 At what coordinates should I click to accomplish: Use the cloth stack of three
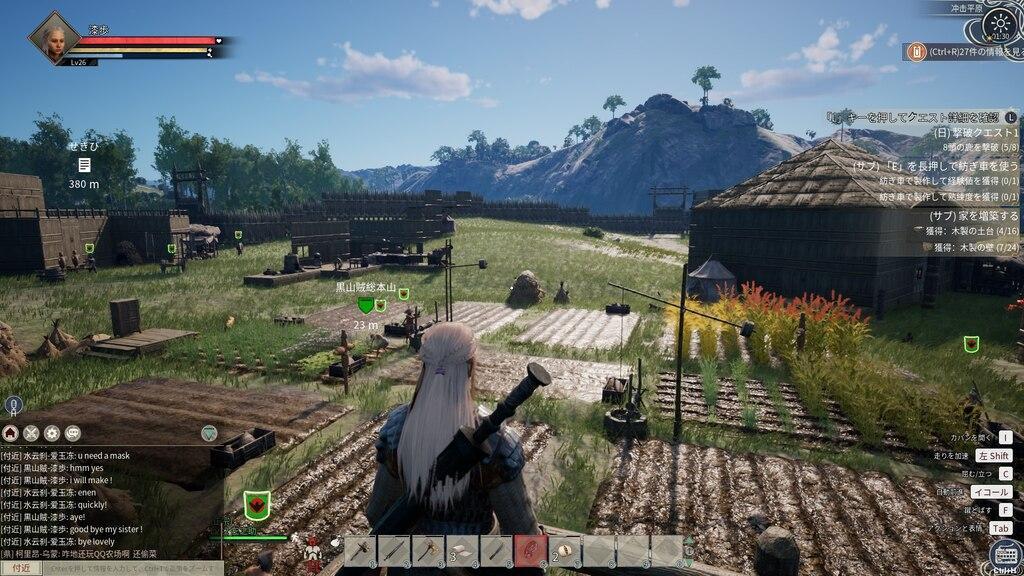coord(464,551)
